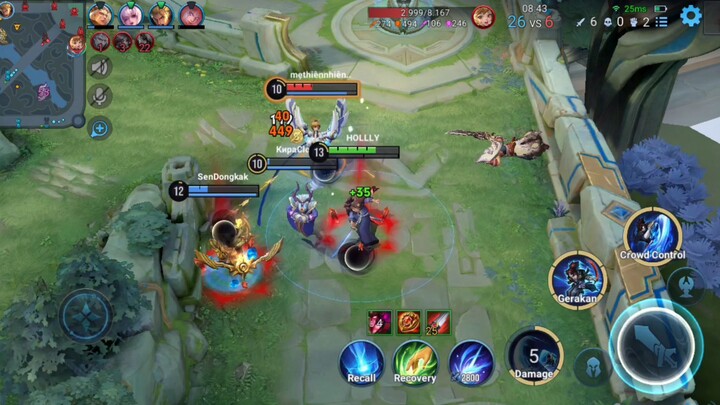The width and height of the screenshot is (720, 405).
Task: Use the Crowd Control ability
Action: [x=651, y=235]
